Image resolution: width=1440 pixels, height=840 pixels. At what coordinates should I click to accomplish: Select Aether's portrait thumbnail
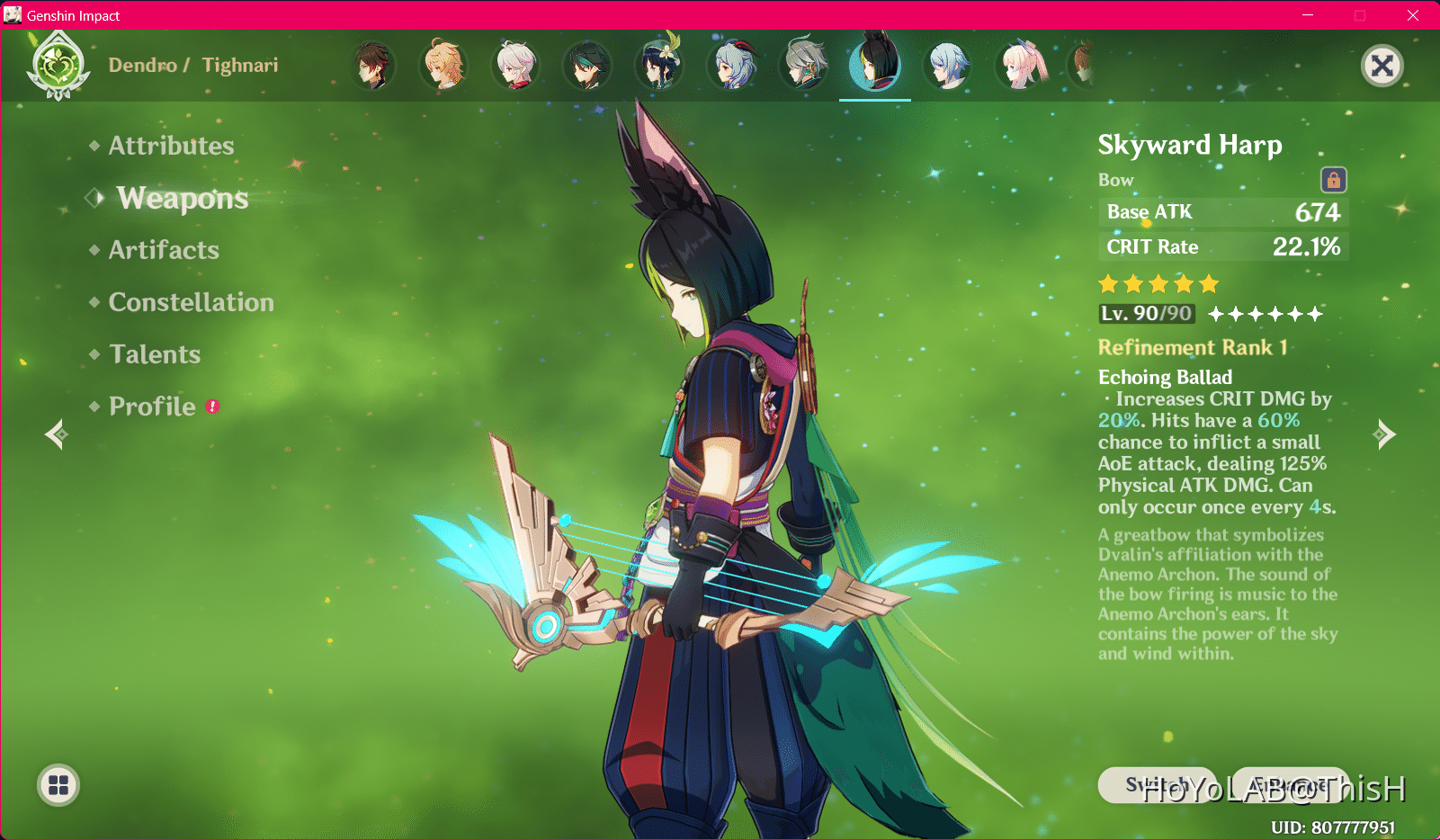click(x=443, y=65)
